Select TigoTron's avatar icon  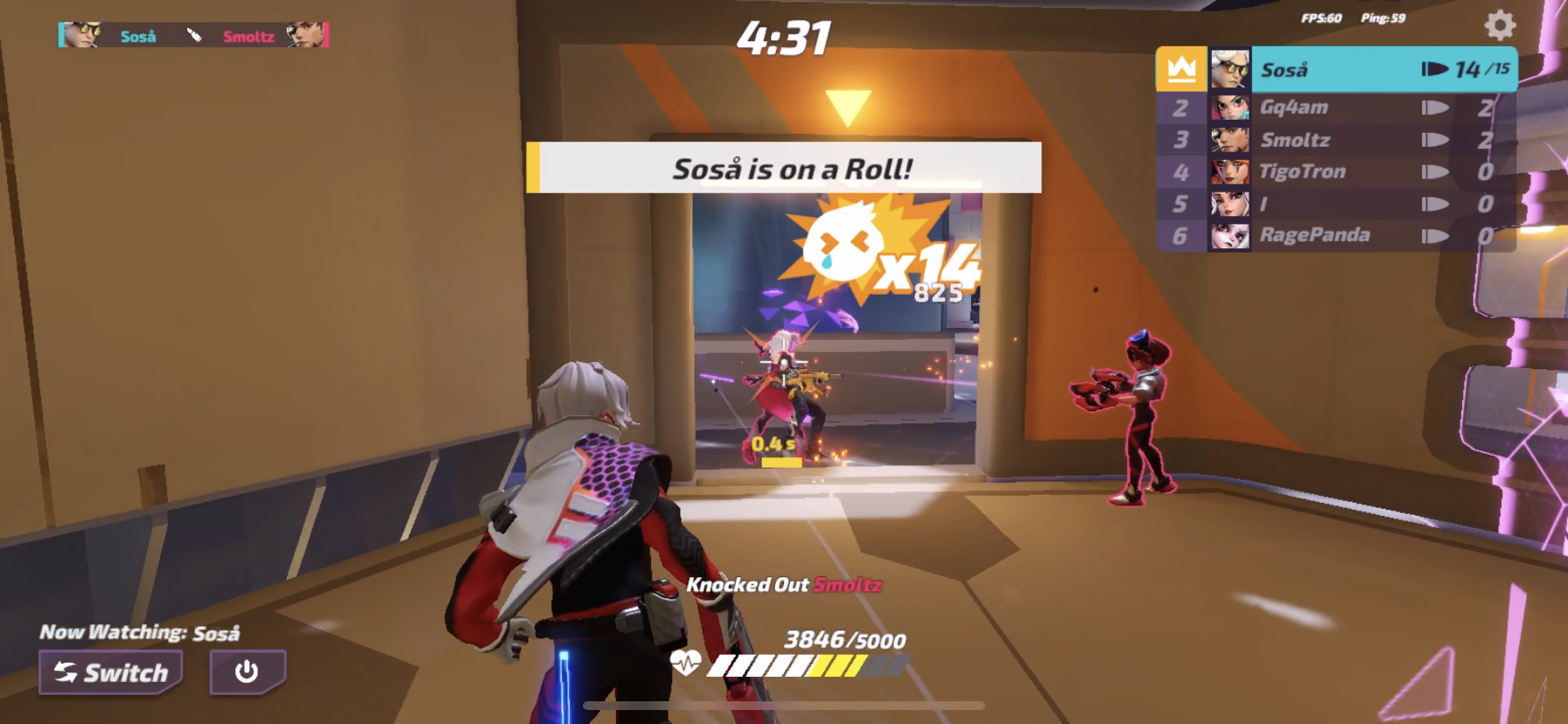tap(1230, 171)
